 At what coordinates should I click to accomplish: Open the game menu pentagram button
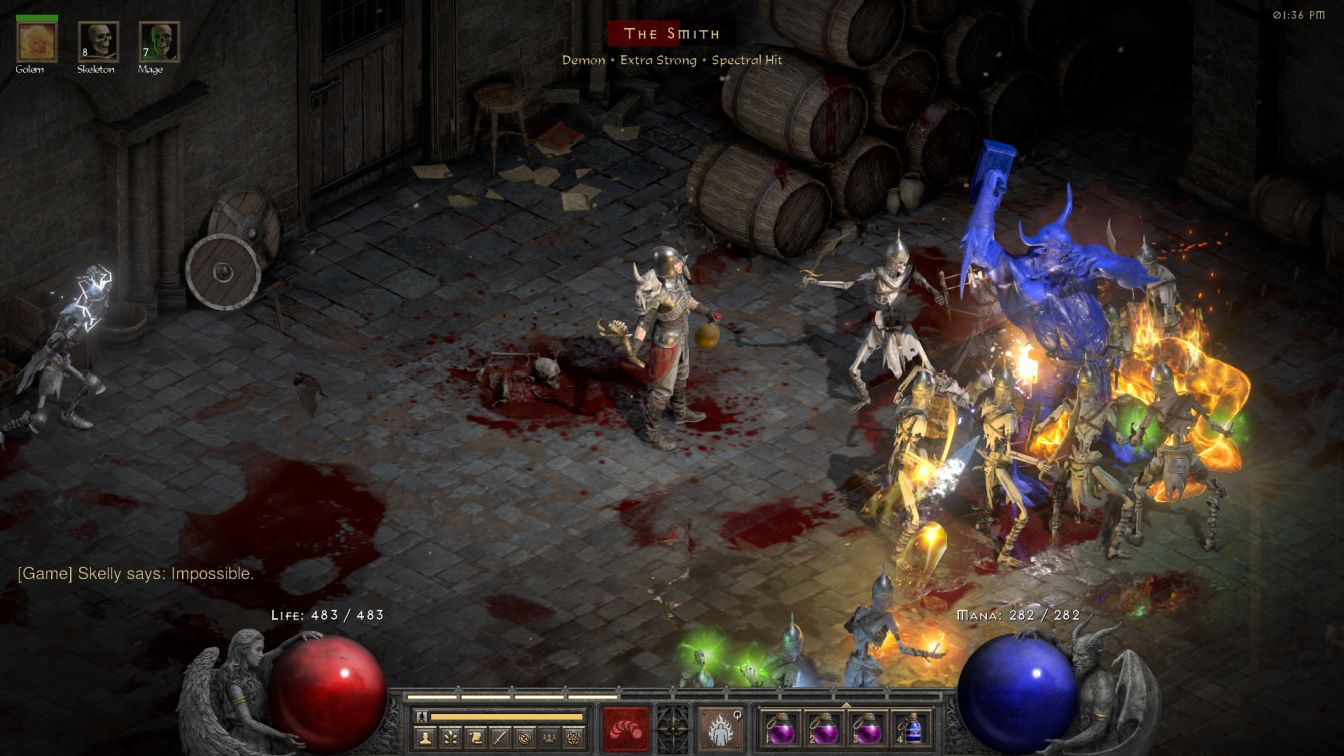(573, 738)
